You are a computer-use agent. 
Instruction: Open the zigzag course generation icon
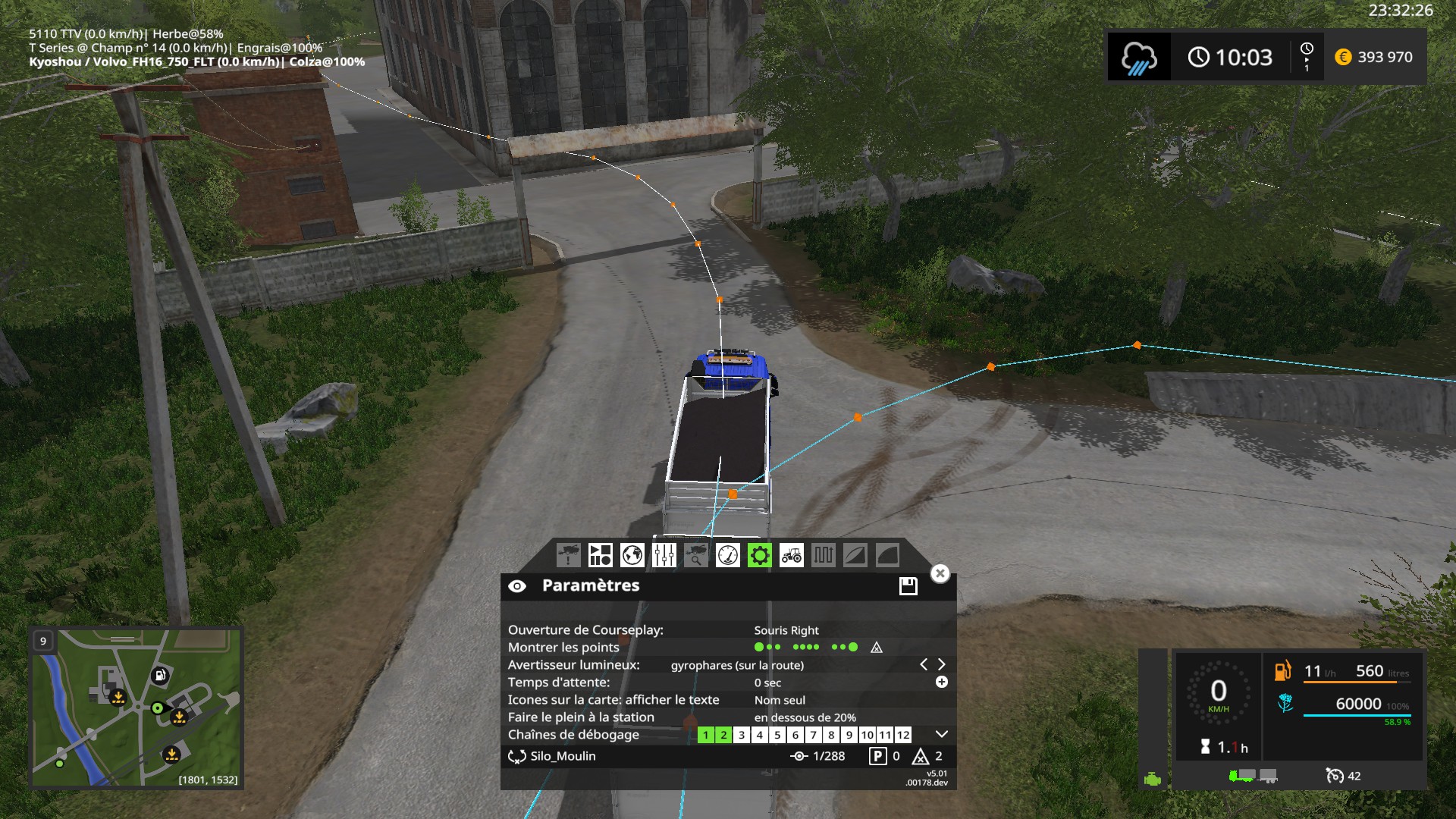pos(824,555)
